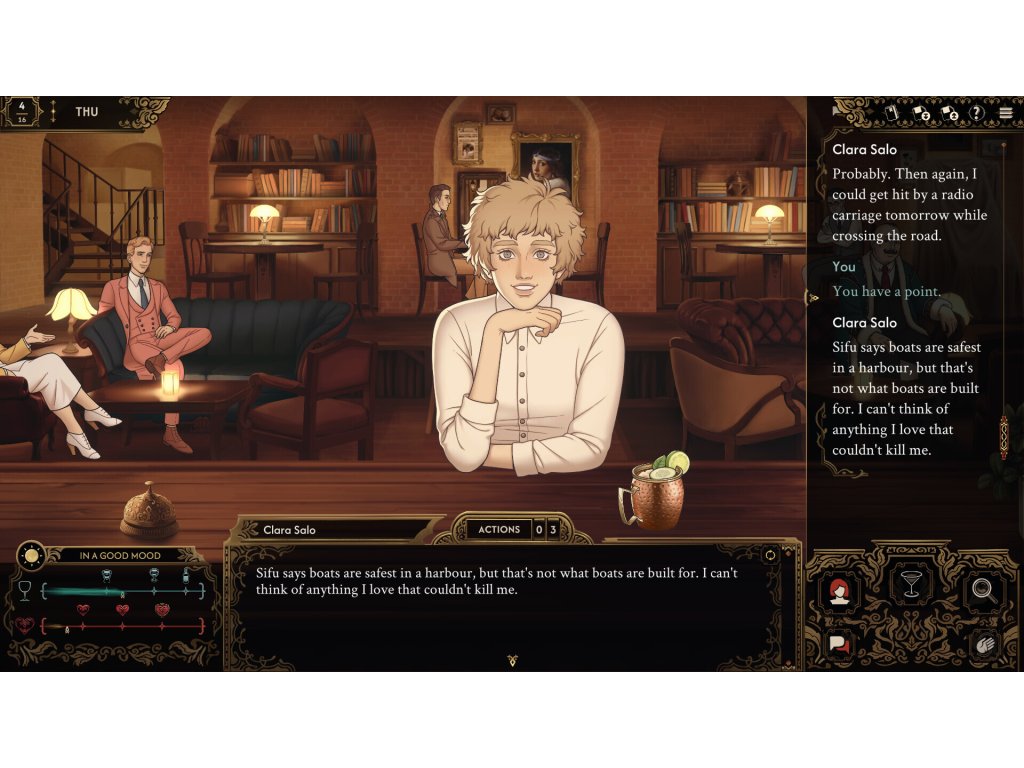
Task: Click the circular arrows icon on dialogue box
Action: pos(769,555)
